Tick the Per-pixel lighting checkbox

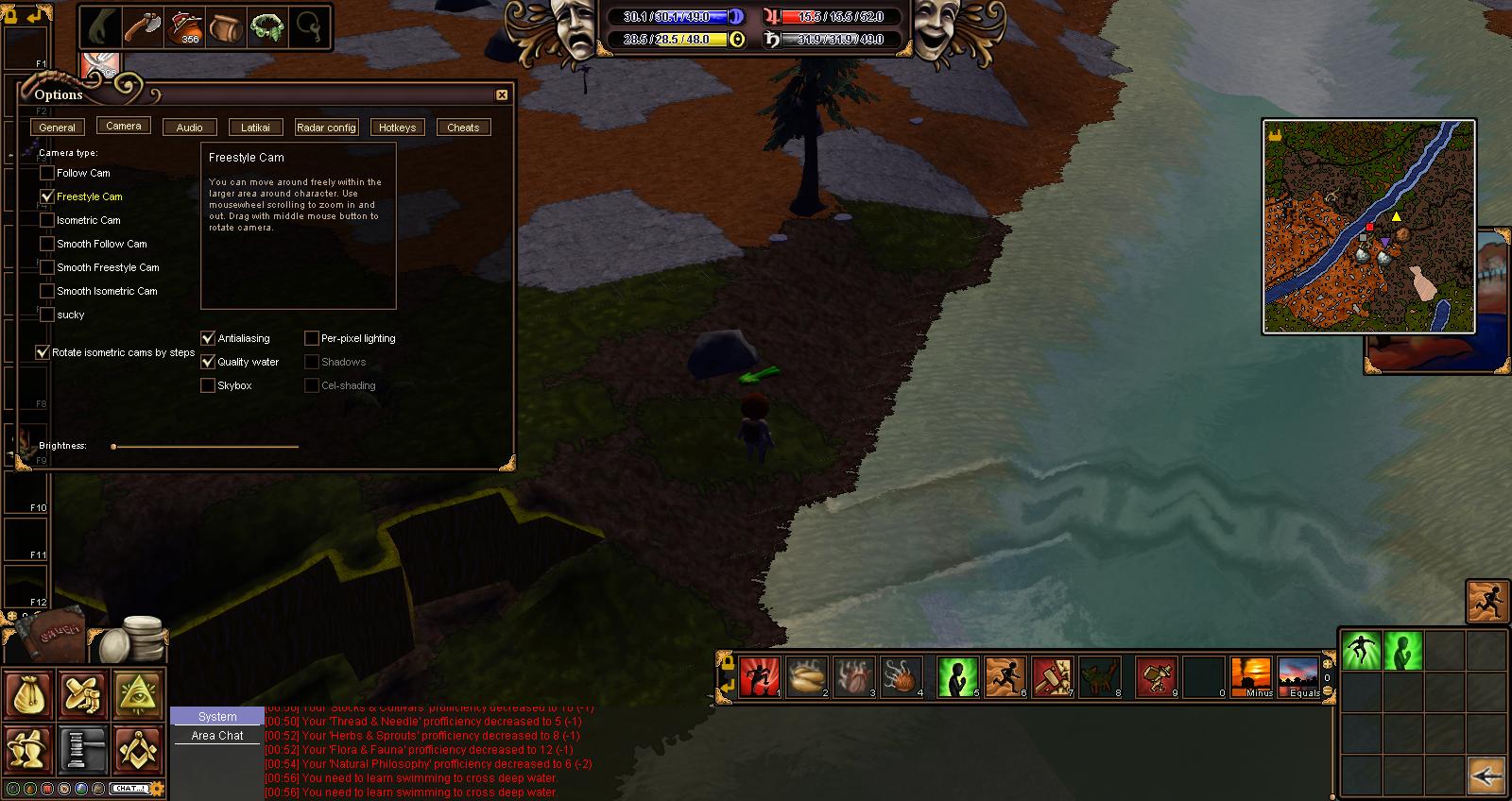[312, 338]
